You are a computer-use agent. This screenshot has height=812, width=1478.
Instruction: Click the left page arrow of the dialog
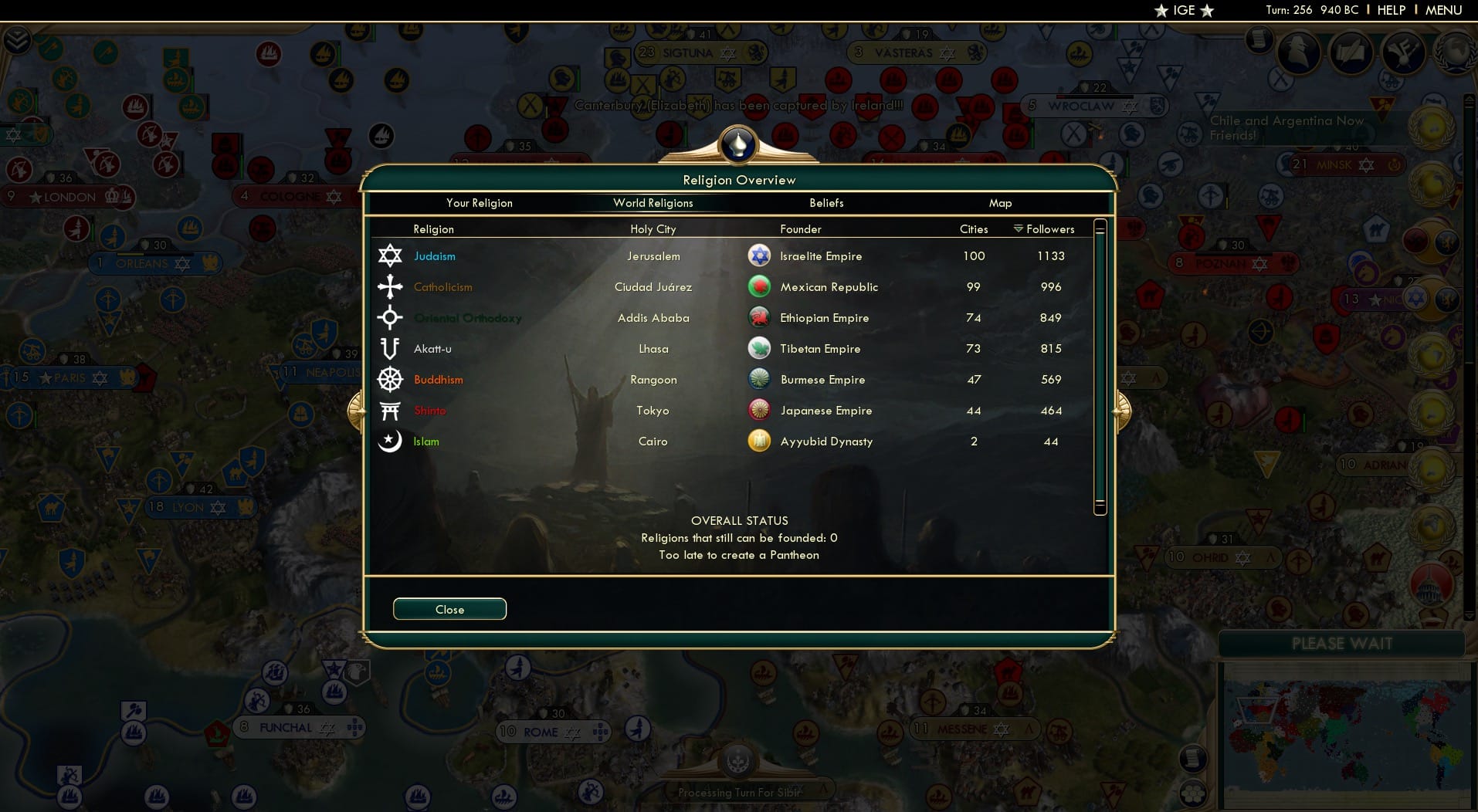[356, 410]
